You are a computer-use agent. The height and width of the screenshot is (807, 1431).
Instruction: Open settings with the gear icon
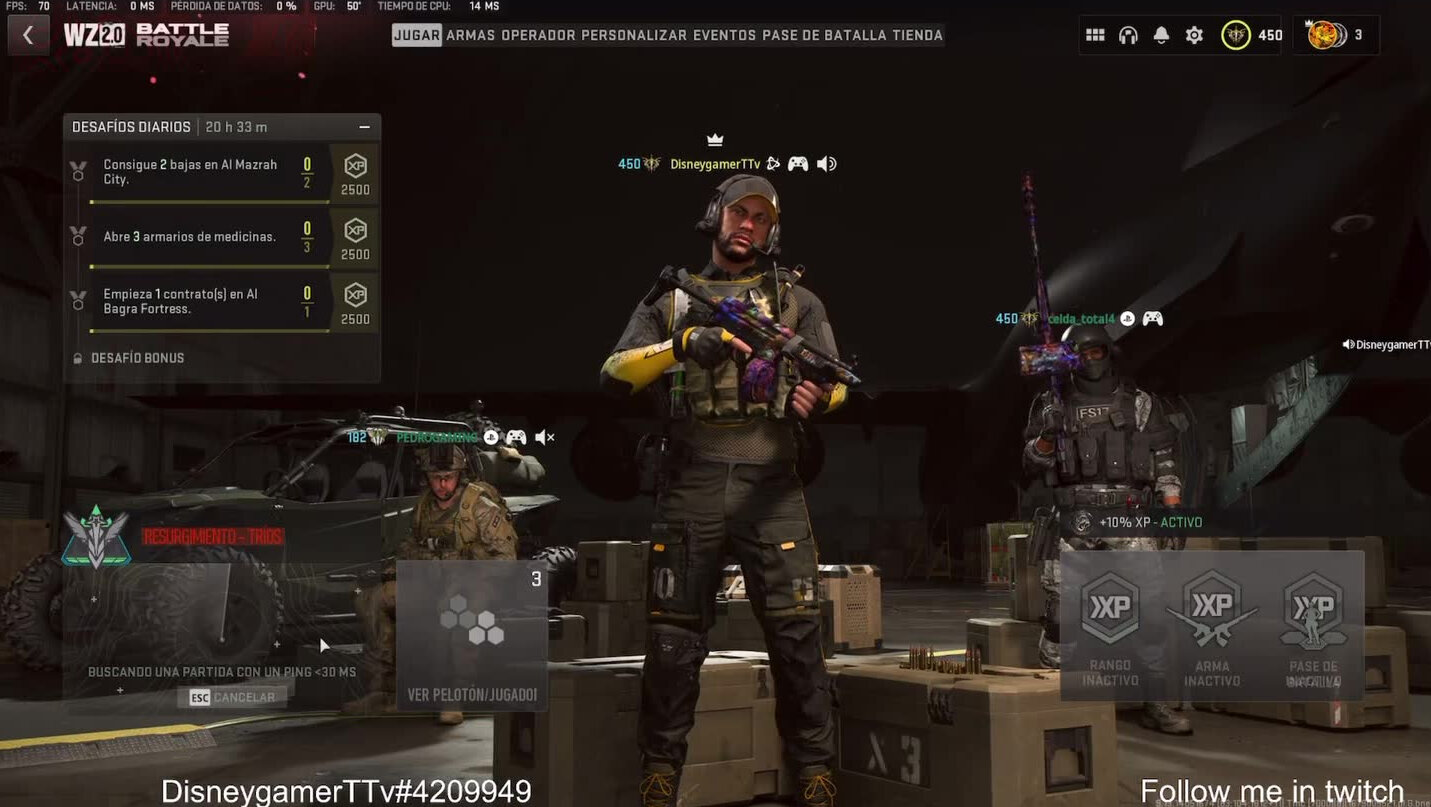click(x=1194, y=35)
